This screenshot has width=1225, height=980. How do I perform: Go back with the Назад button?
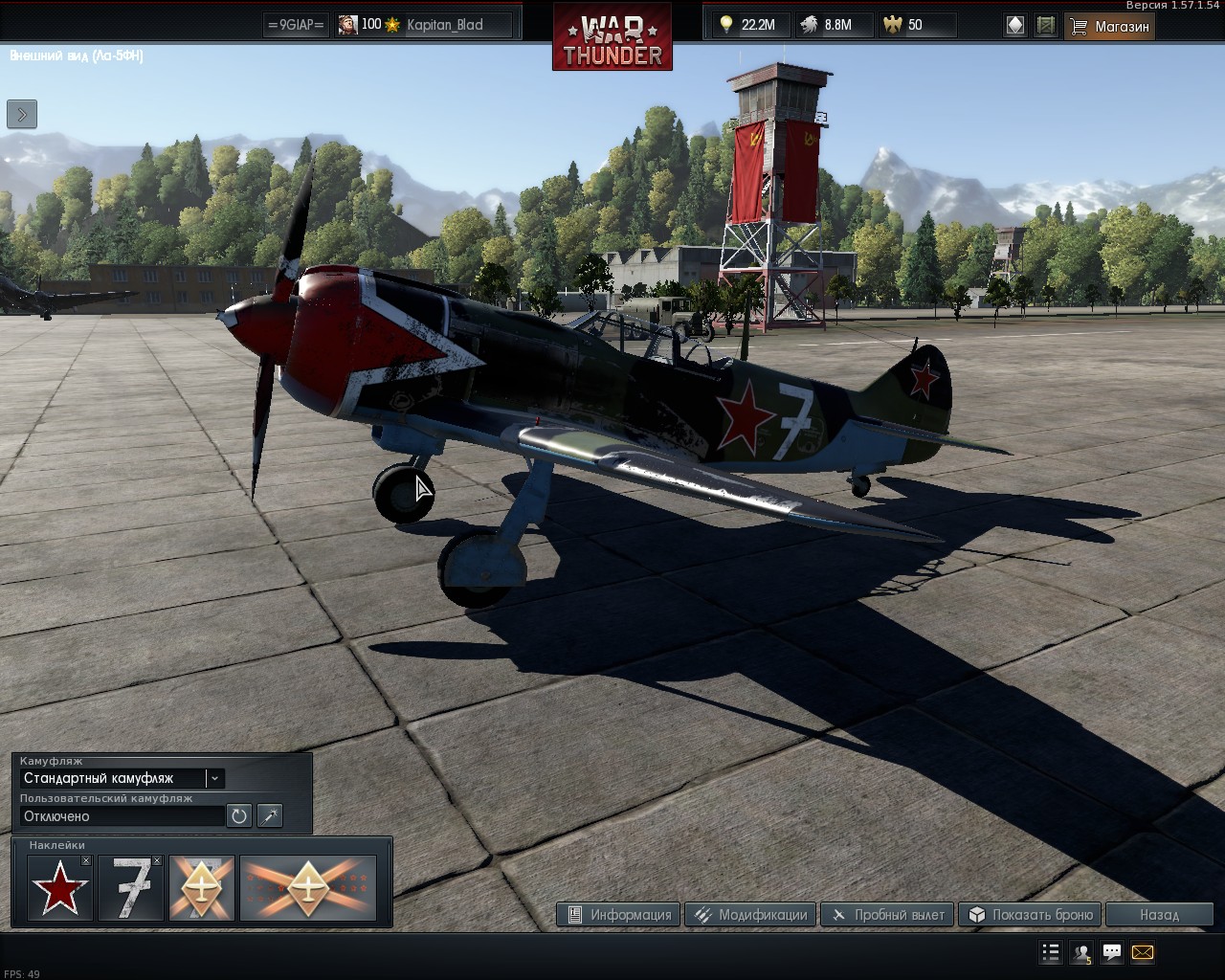click(x=1159, y=915)
